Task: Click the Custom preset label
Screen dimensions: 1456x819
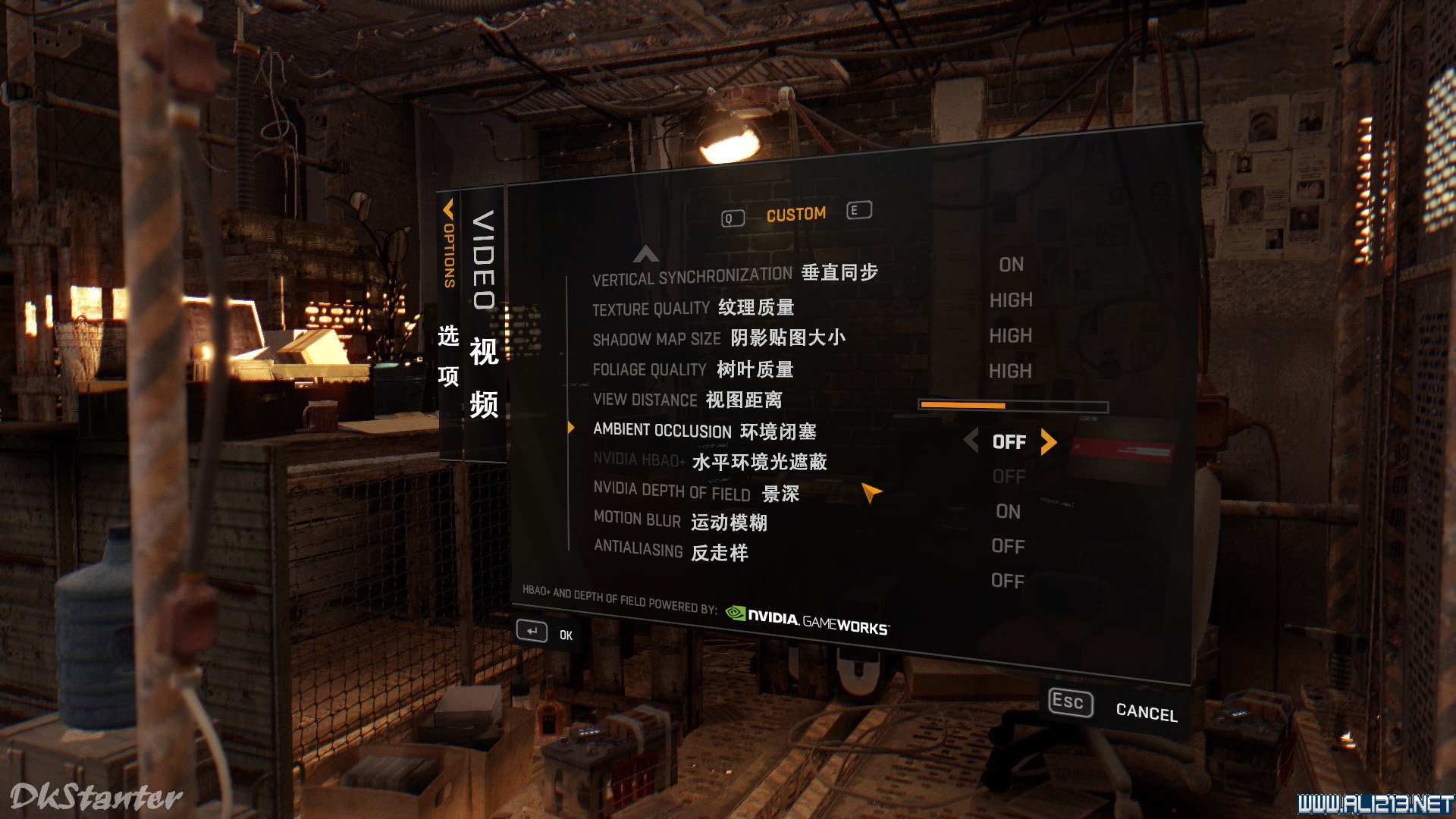Action: pos(795,215)
